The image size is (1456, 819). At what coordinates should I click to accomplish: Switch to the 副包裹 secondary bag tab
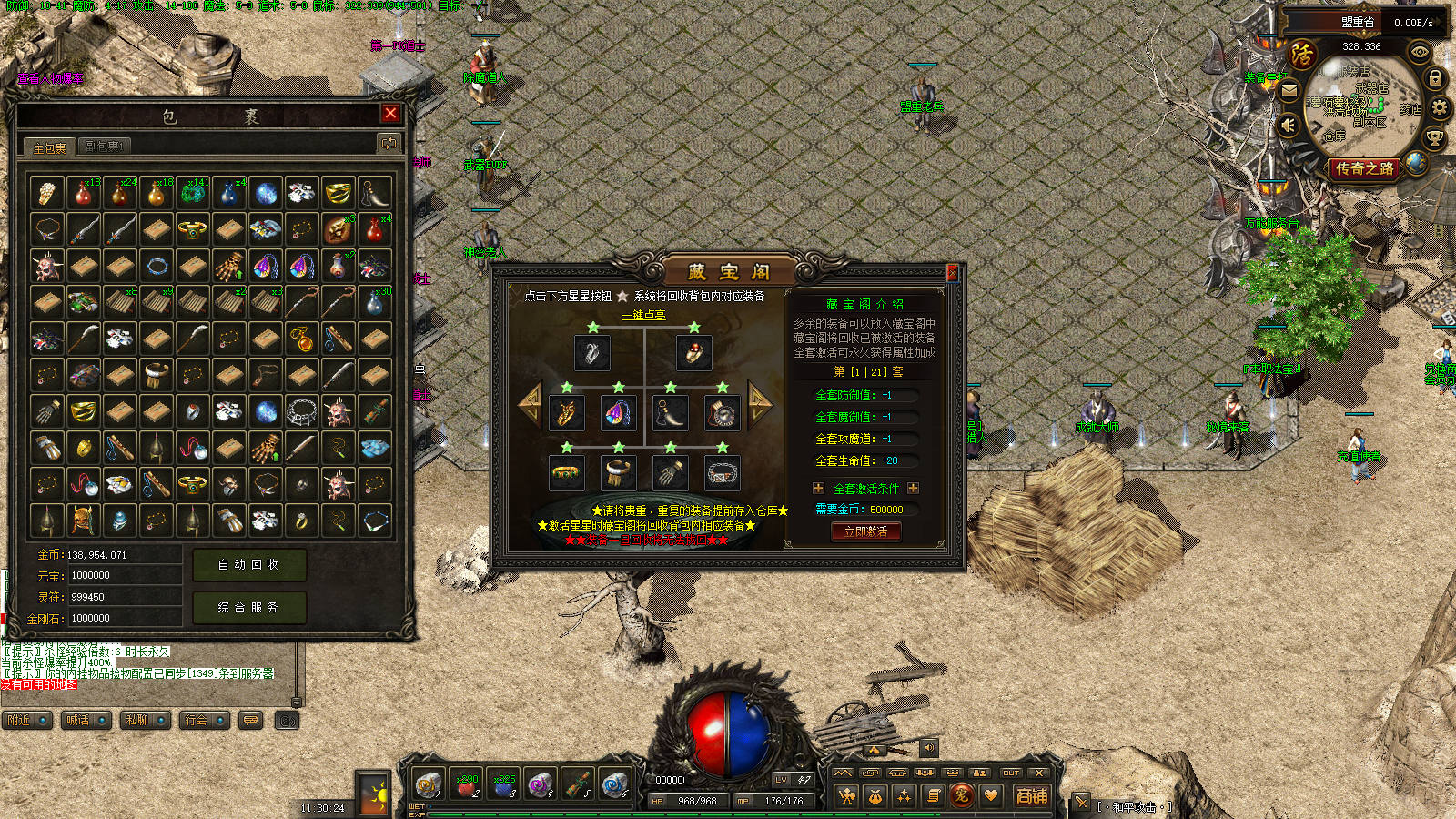104,146
